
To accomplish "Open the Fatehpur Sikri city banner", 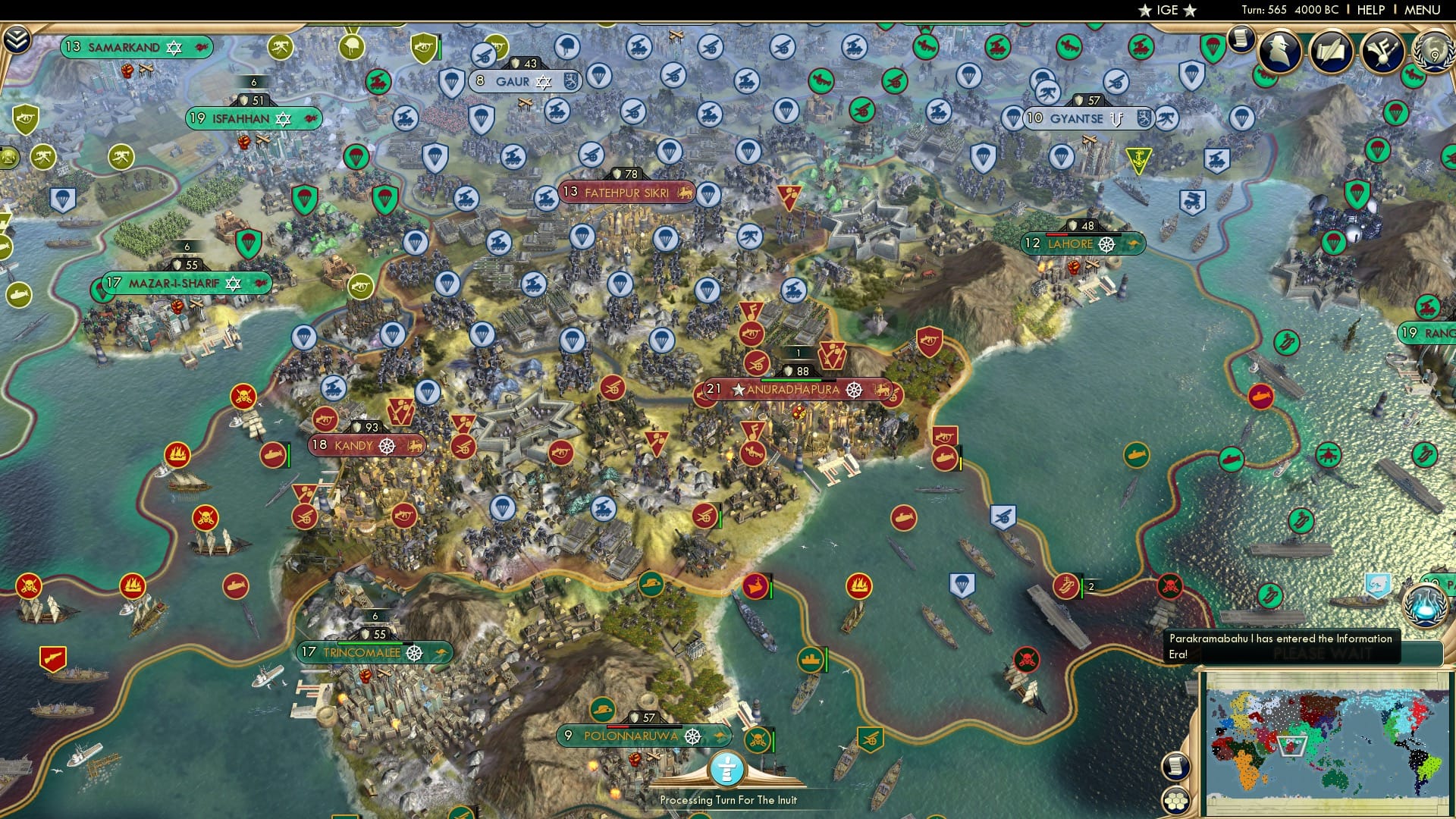I will 625,192.
